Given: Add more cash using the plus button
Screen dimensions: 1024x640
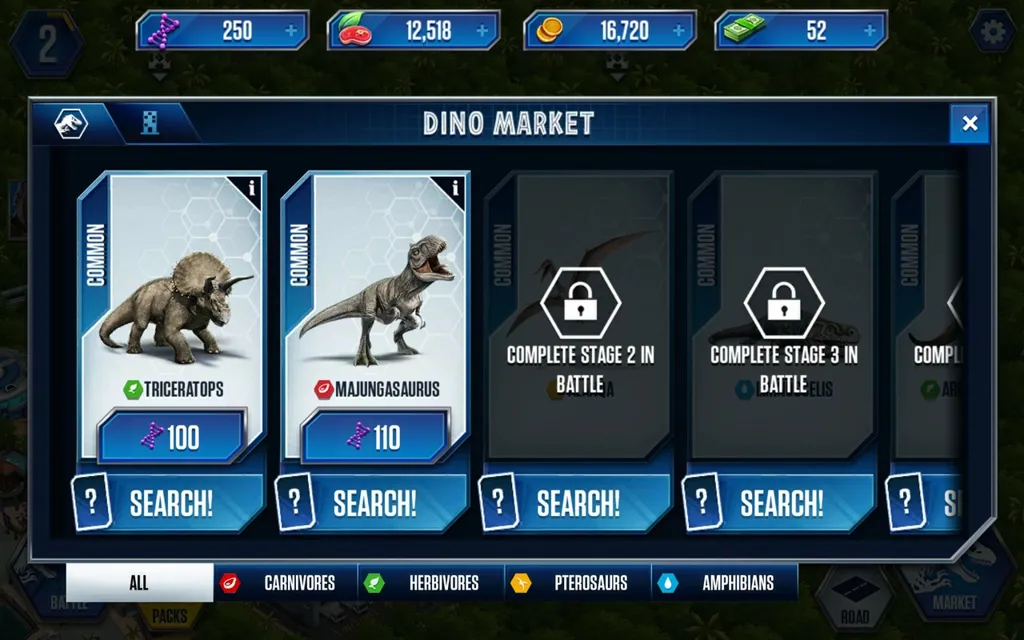Looking at the screenshot, I should click(869, 31).
